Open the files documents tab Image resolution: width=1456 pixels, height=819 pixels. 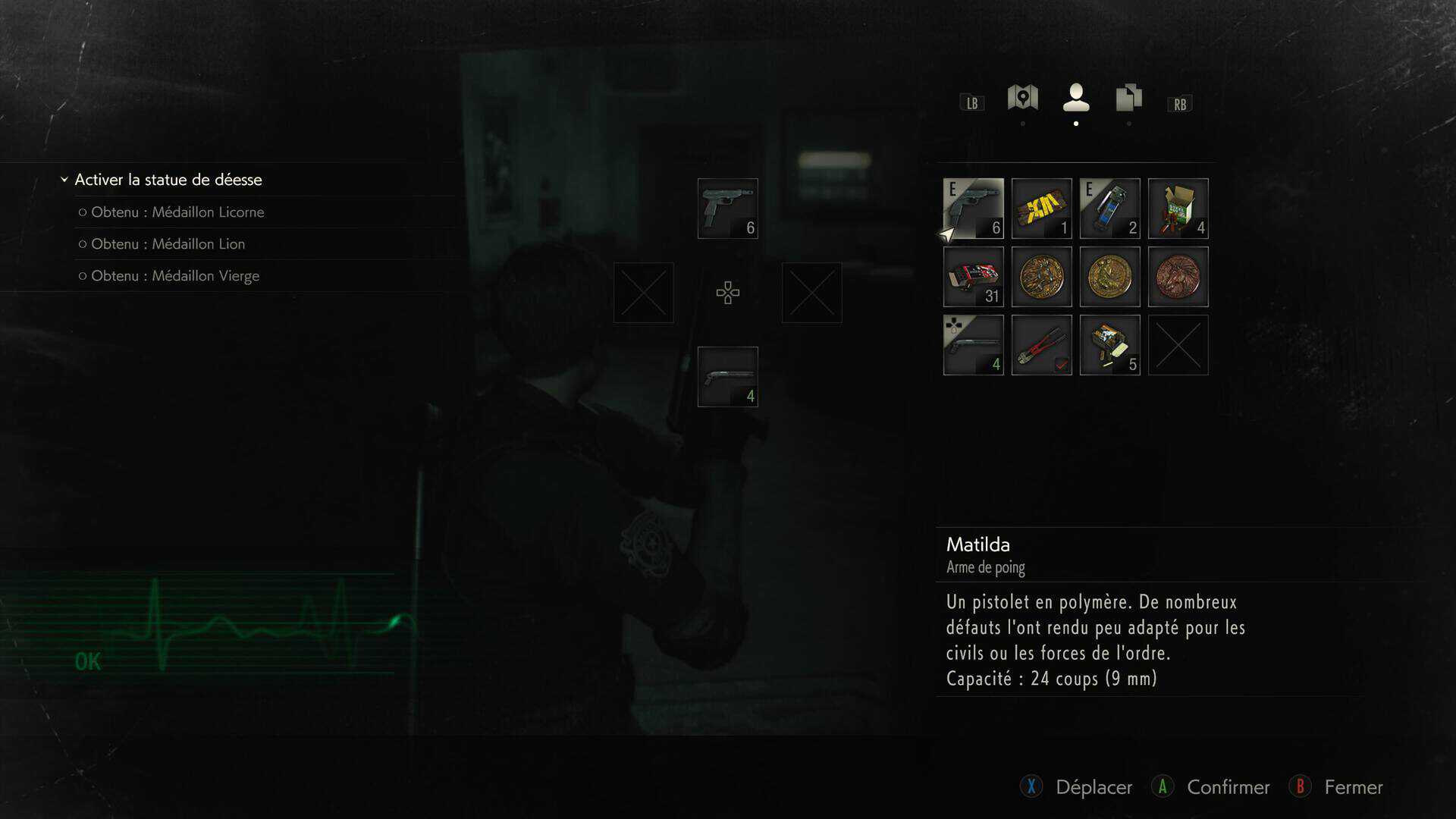1128,98
